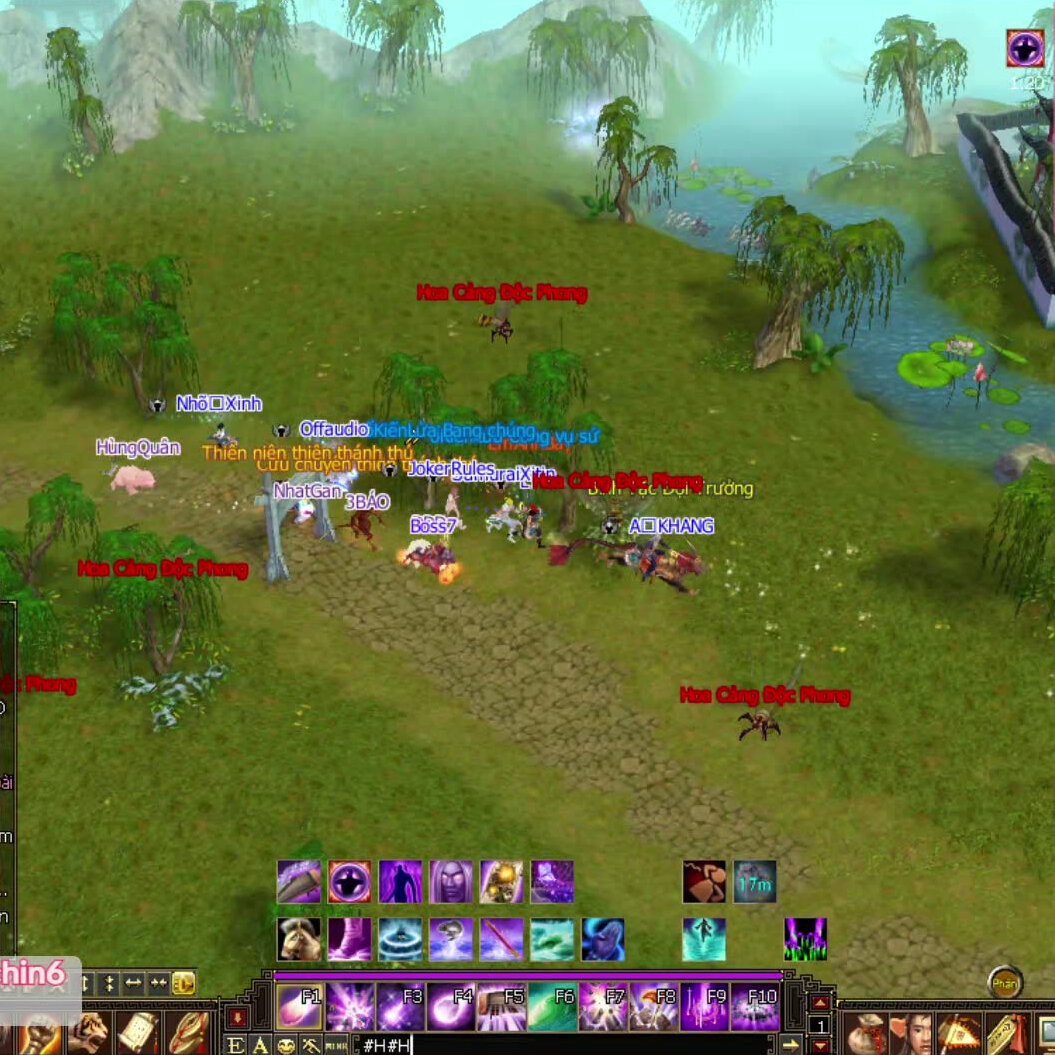Click the 'Phản' round button
Viewport: 1055px width, 1055px height.
[1005, 983]
